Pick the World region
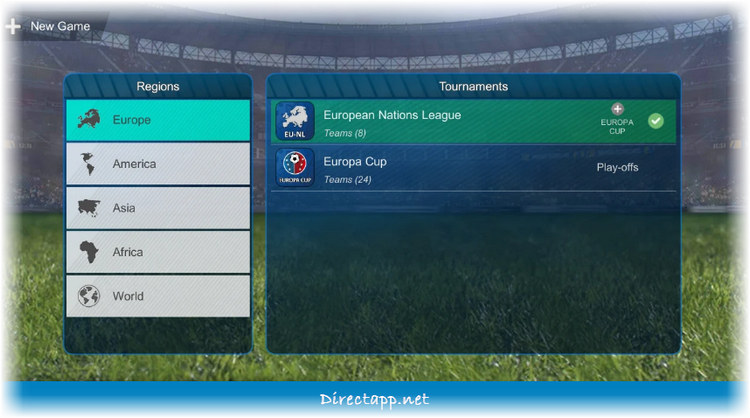Viewport: 750px width, 418px height. [x=158, y=296]
